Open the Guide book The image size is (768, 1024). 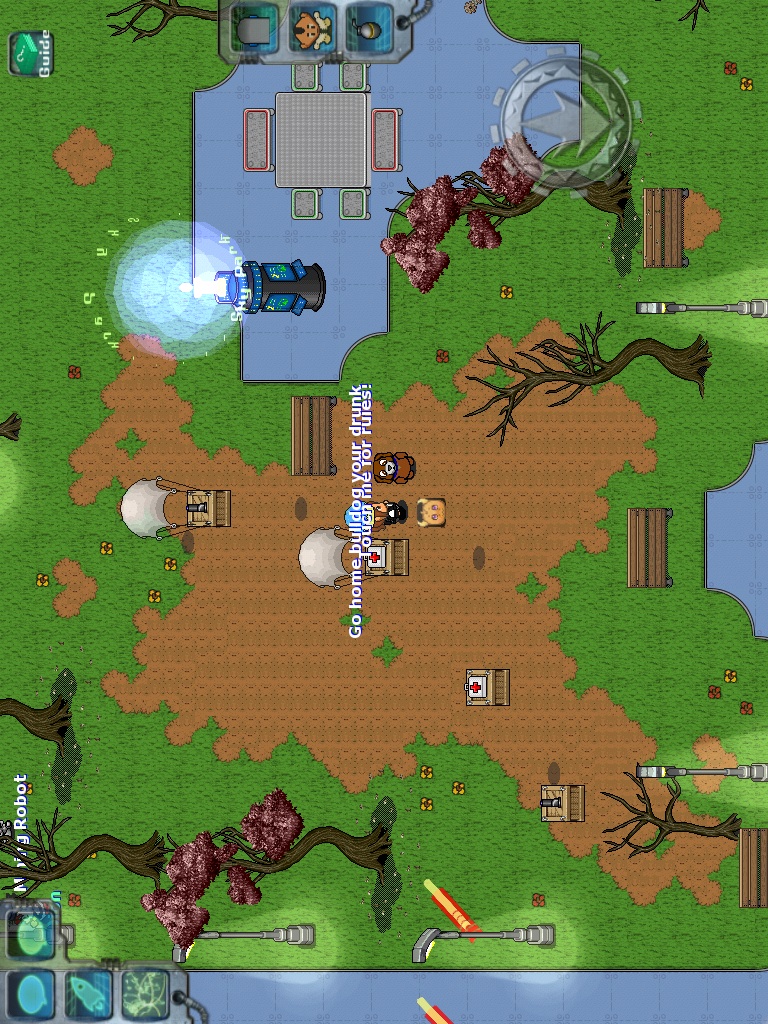[x=30, y=54]
